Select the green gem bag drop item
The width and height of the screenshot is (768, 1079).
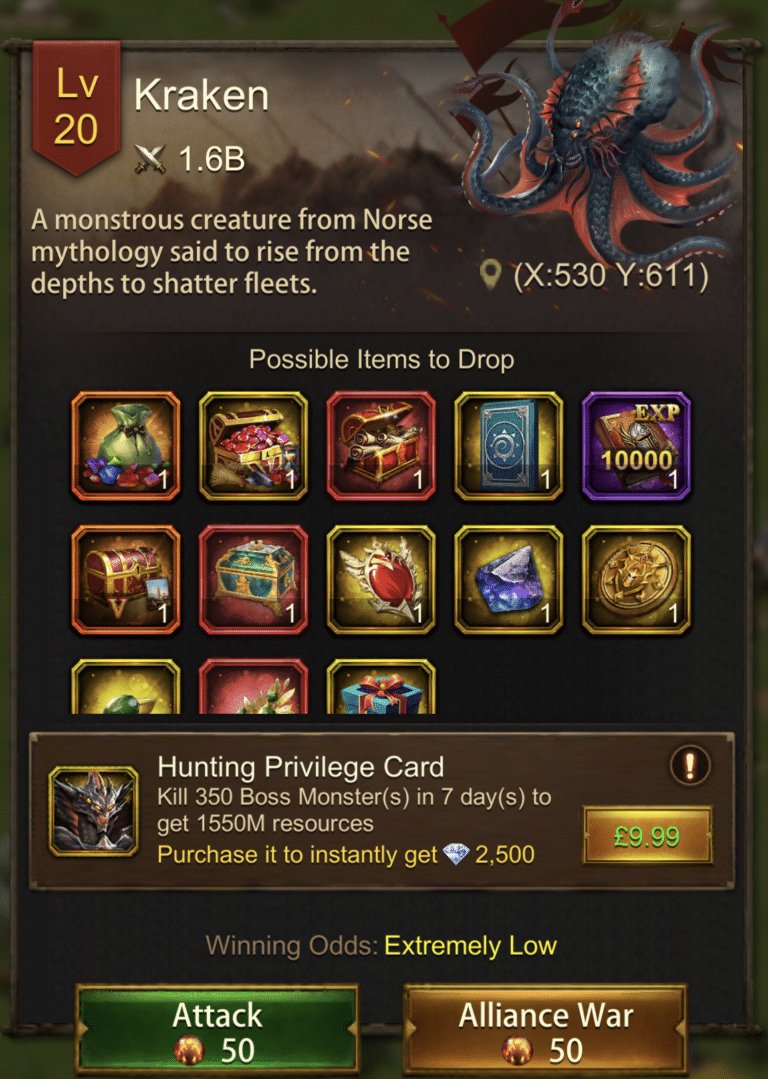tap(126, 445)
